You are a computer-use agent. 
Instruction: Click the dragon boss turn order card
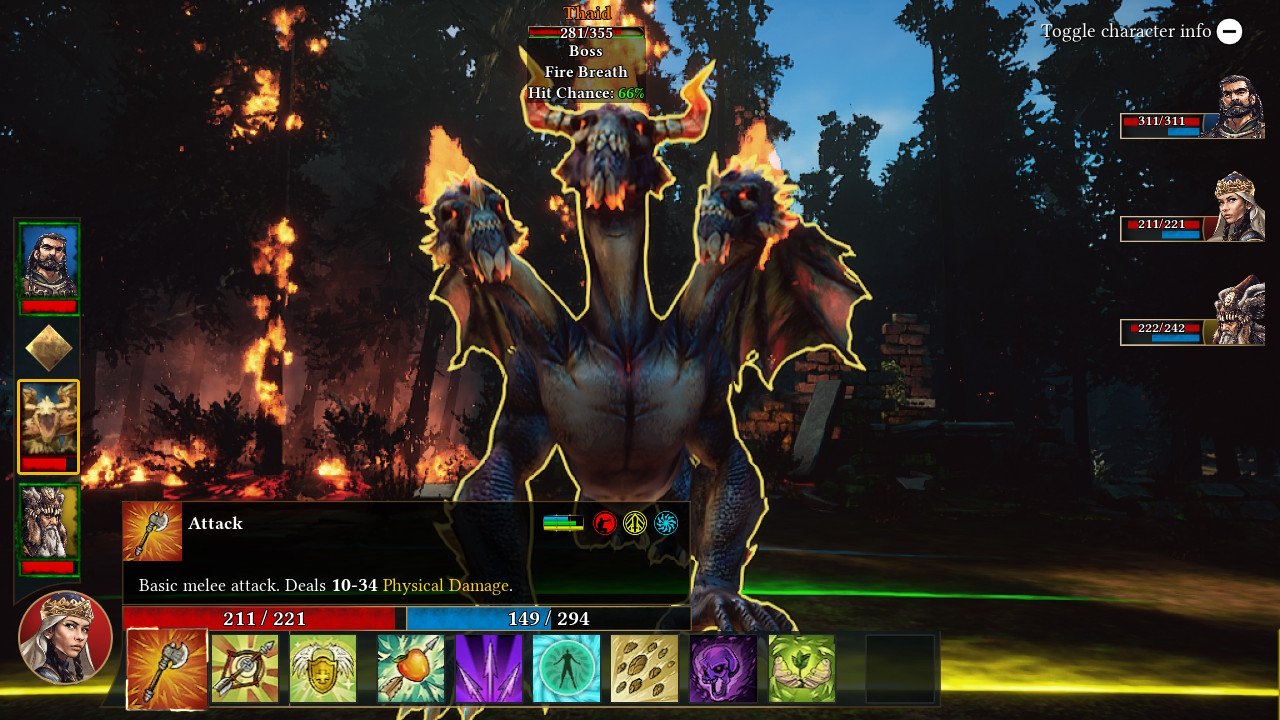pyautogui.click(x=48, y=425)
